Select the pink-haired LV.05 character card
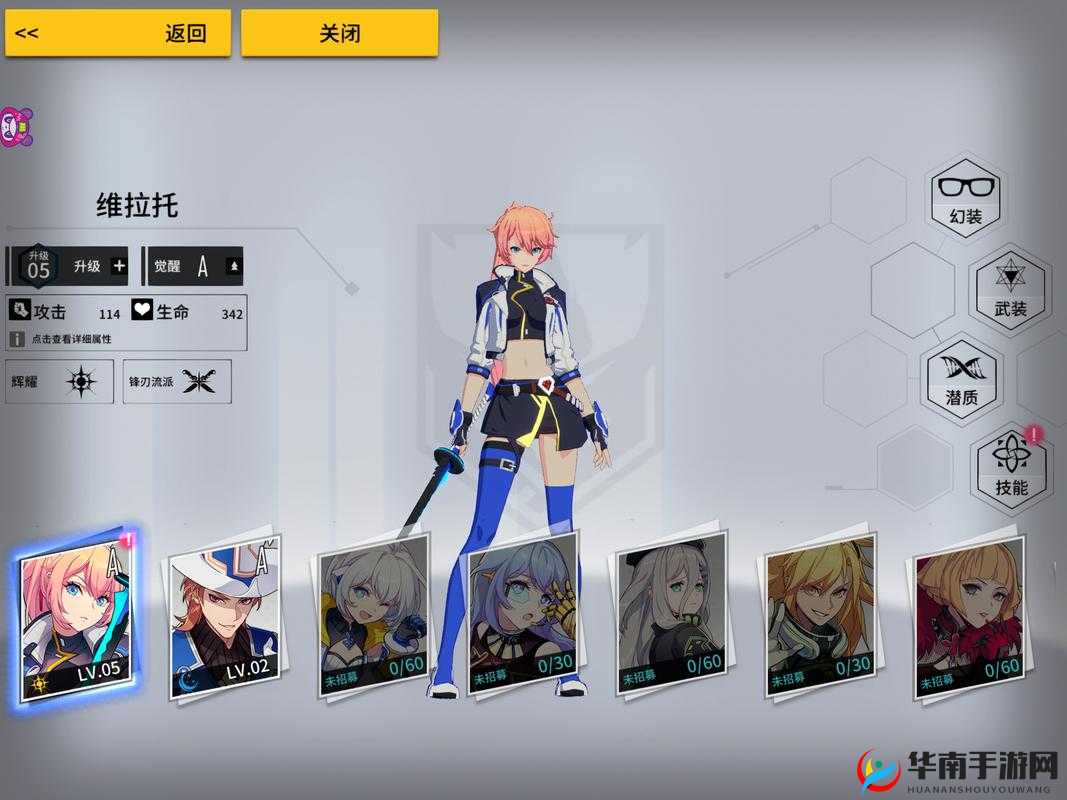This screenshot has width=1067, height=800. 78,617
